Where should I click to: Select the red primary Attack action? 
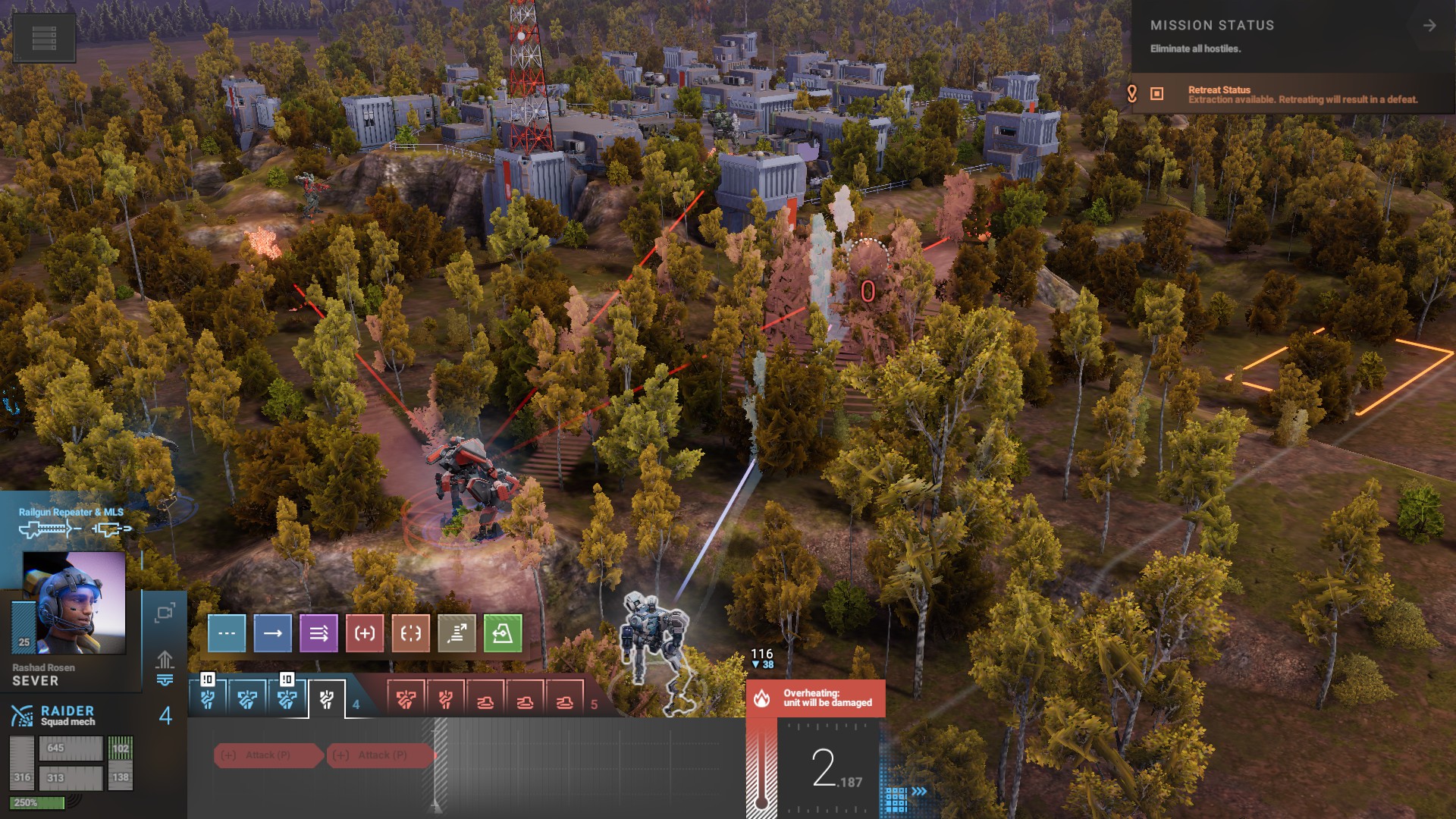(x=365, y=633)
